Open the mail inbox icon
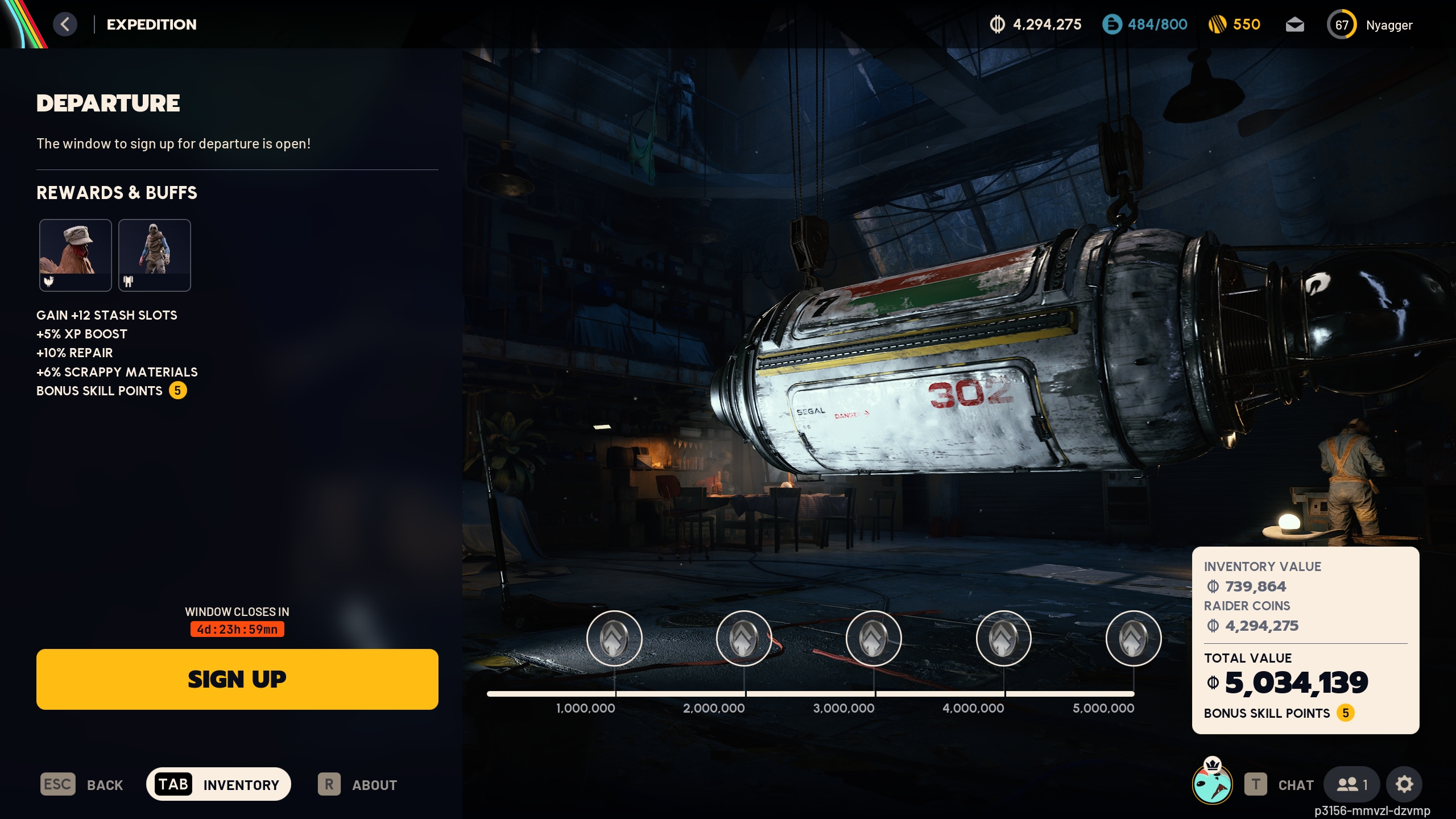The image size is (1456, 819). point(1295,25)
